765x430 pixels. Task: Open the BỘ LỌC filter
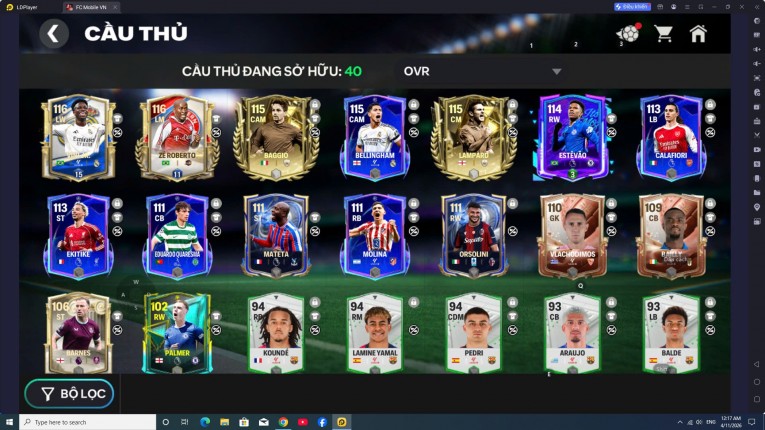[x=69, y=393]
